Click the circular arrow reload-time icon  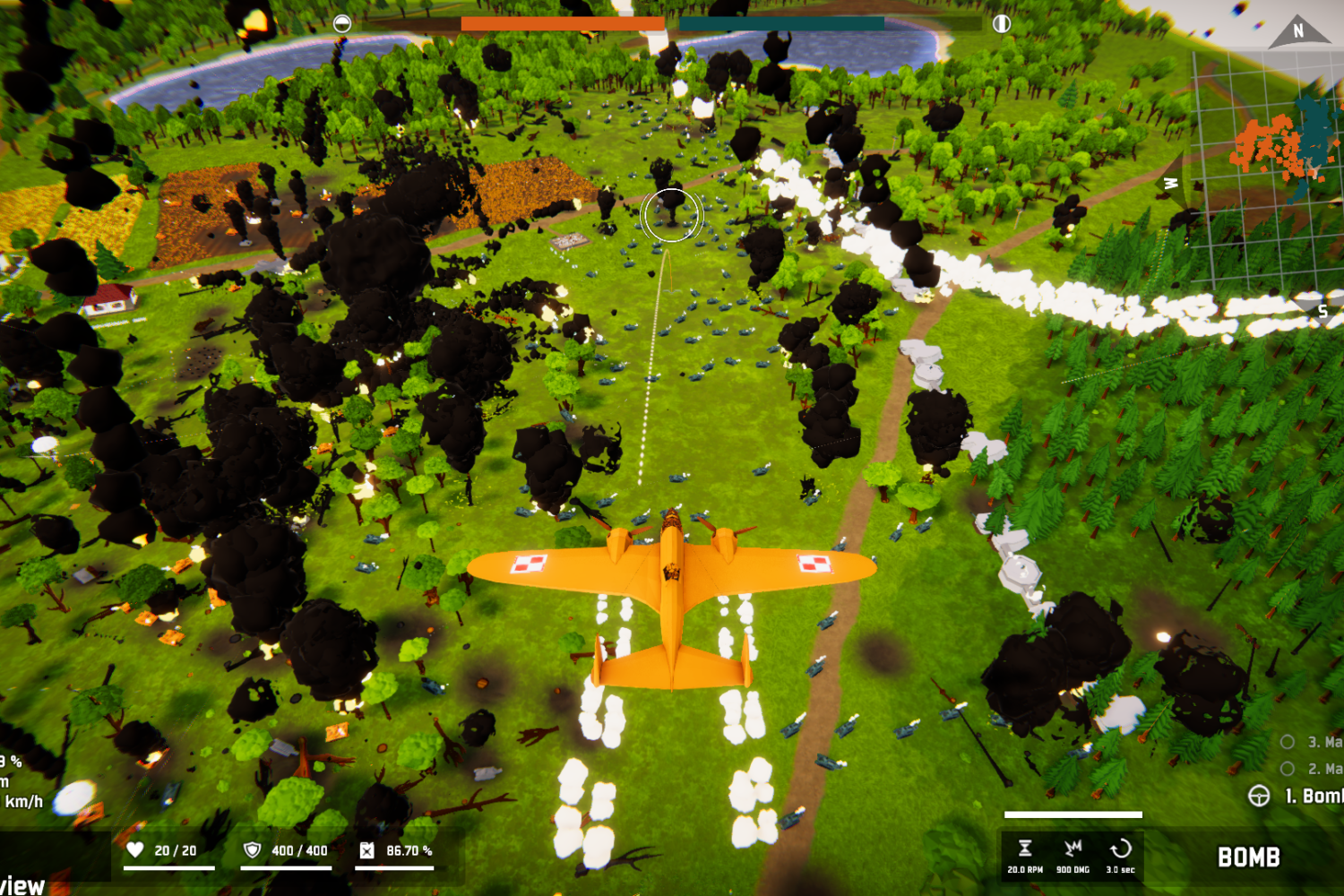pos(1120,848)
